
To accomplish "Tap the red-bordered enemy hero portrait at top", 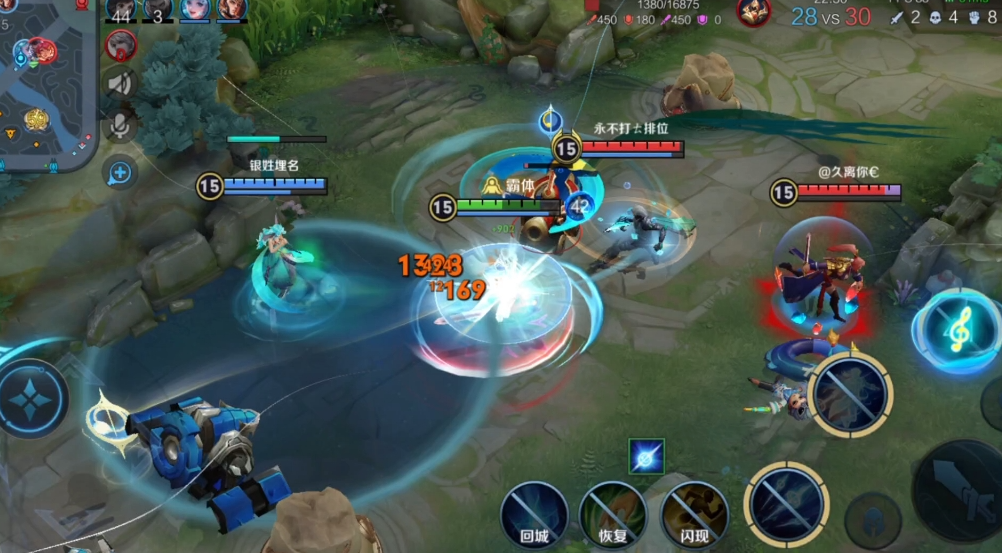I will pos(753,12).
